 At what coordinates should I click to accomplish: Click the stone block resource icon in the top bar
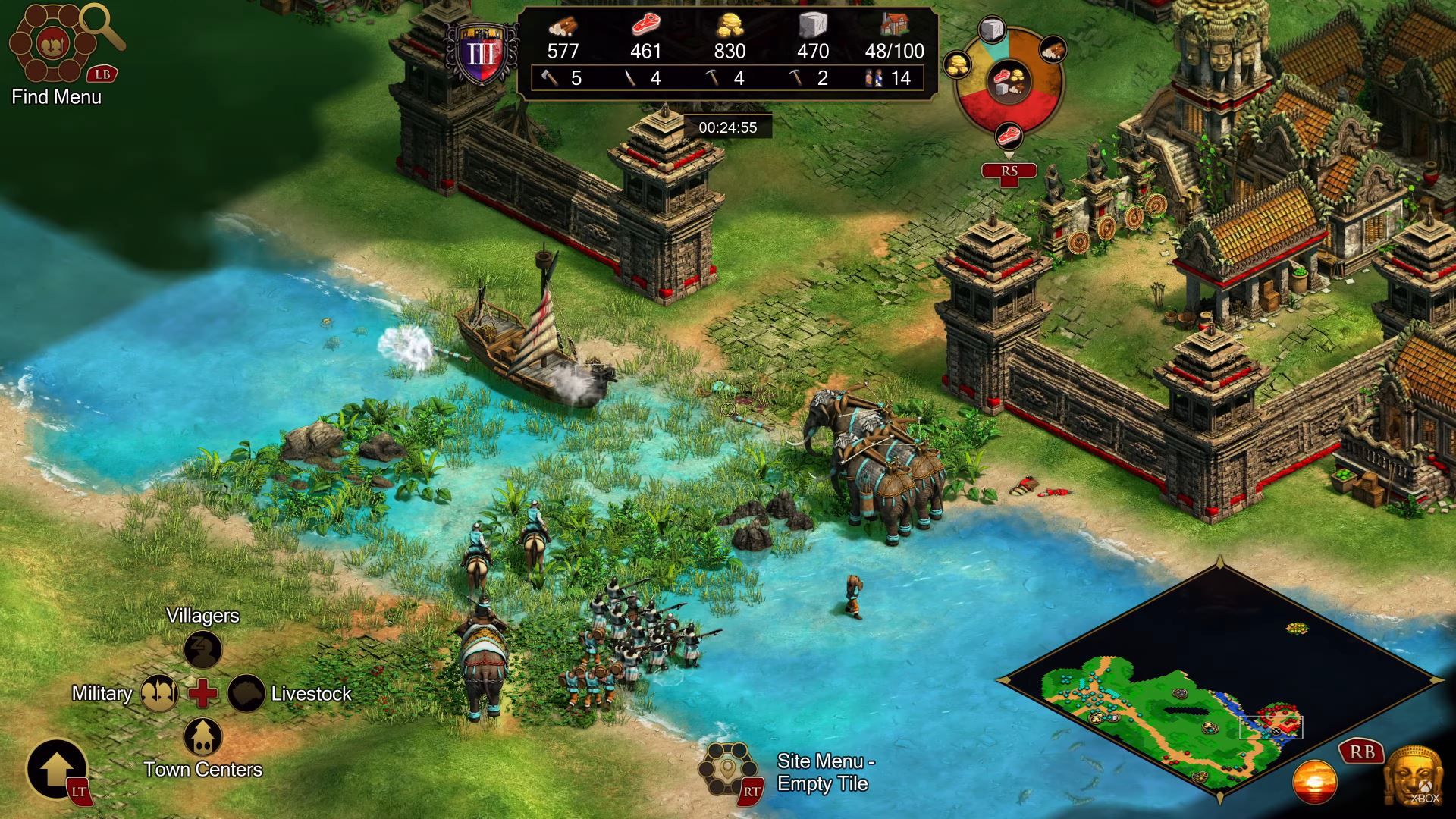point(812,26)
